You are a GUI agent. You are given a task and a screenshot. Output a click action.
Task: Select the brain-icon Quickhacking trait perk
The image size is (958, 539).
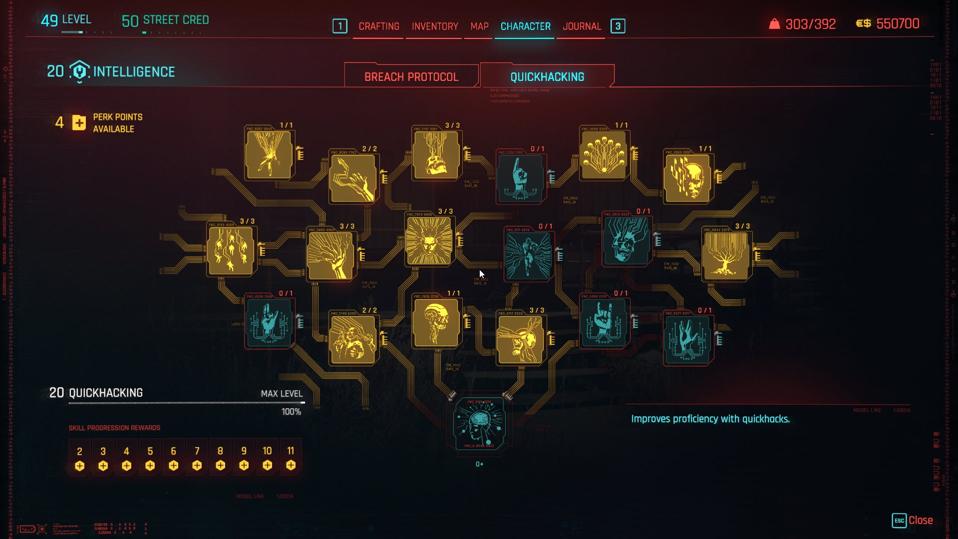479,423
